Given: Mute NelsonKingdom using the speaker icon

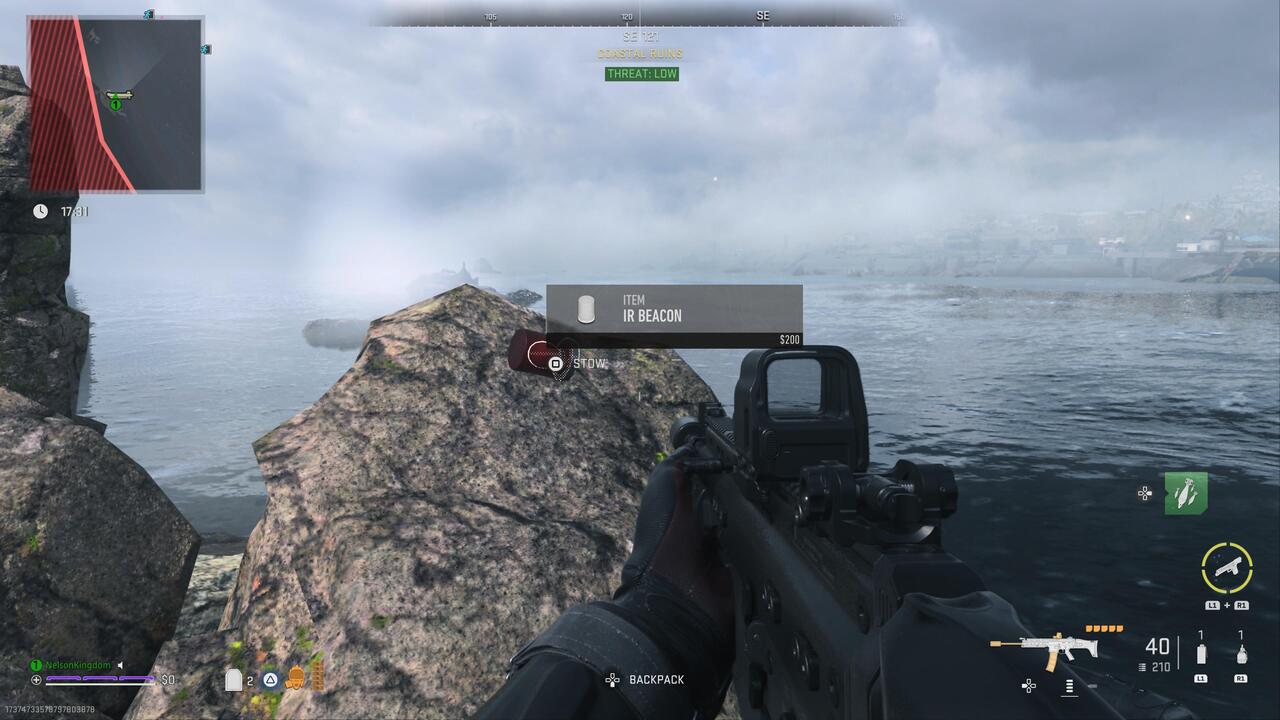Looking at the screenshot, I should point(120,664).
